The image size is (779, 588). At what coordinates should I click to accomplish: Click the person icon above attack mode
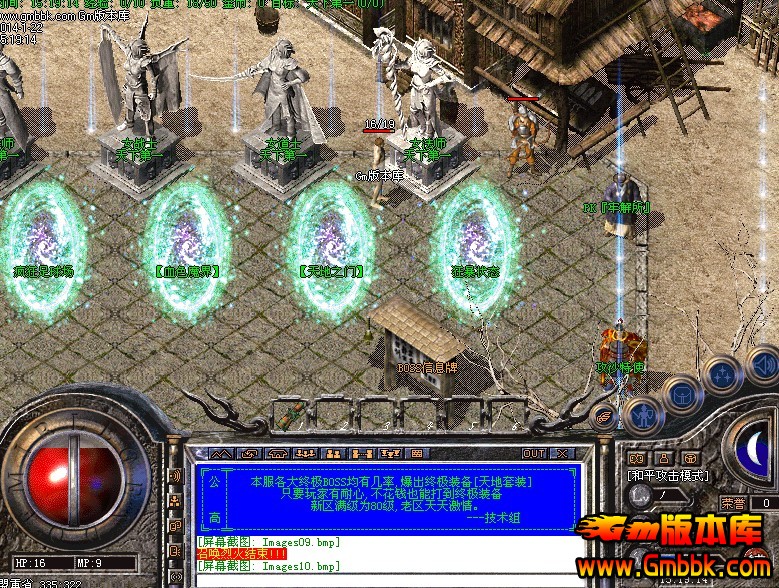pos(665,458)
